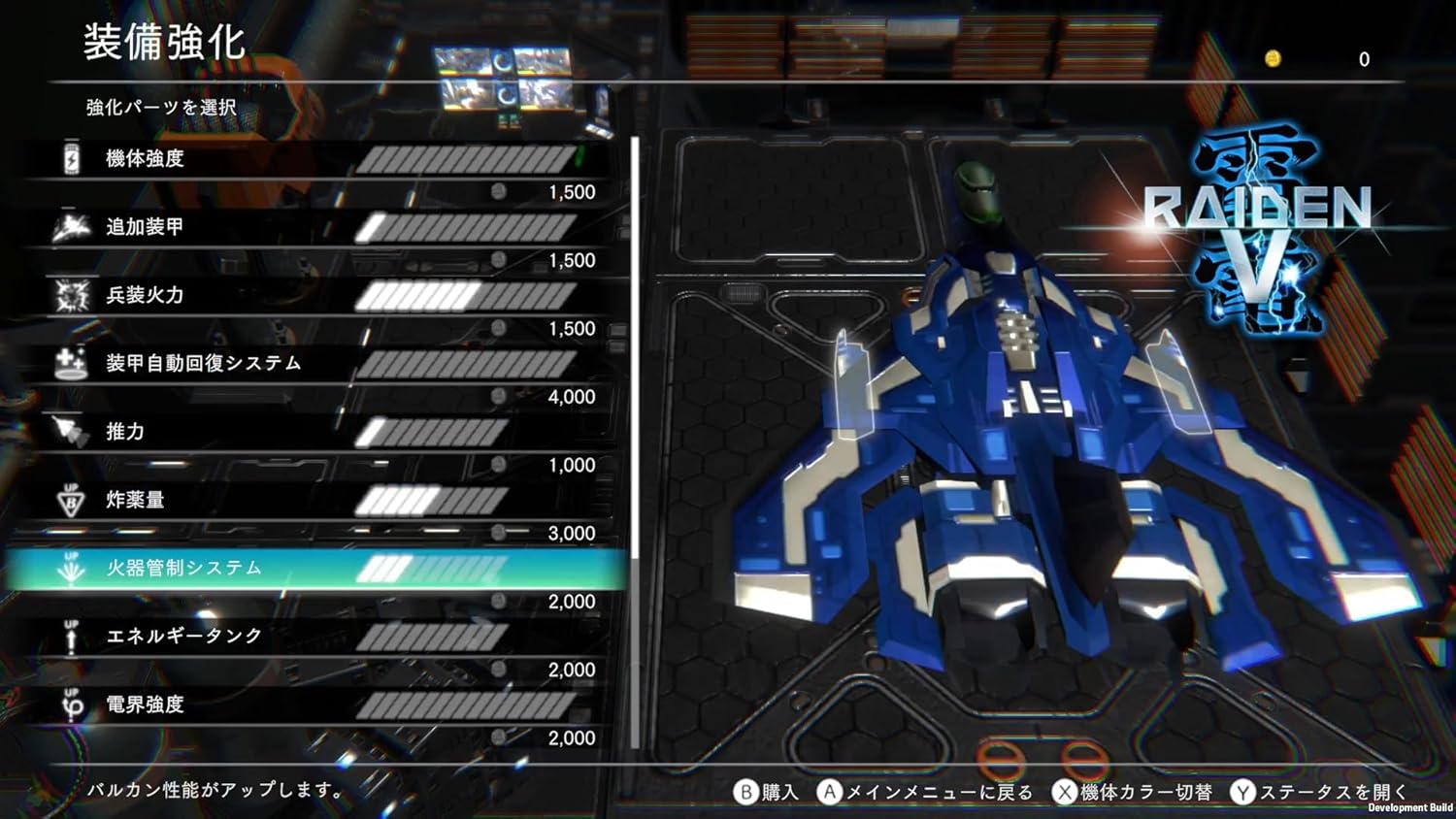Open the status screen with ステータスを開く
The image size is (1456, 819).
point(1322,792)
